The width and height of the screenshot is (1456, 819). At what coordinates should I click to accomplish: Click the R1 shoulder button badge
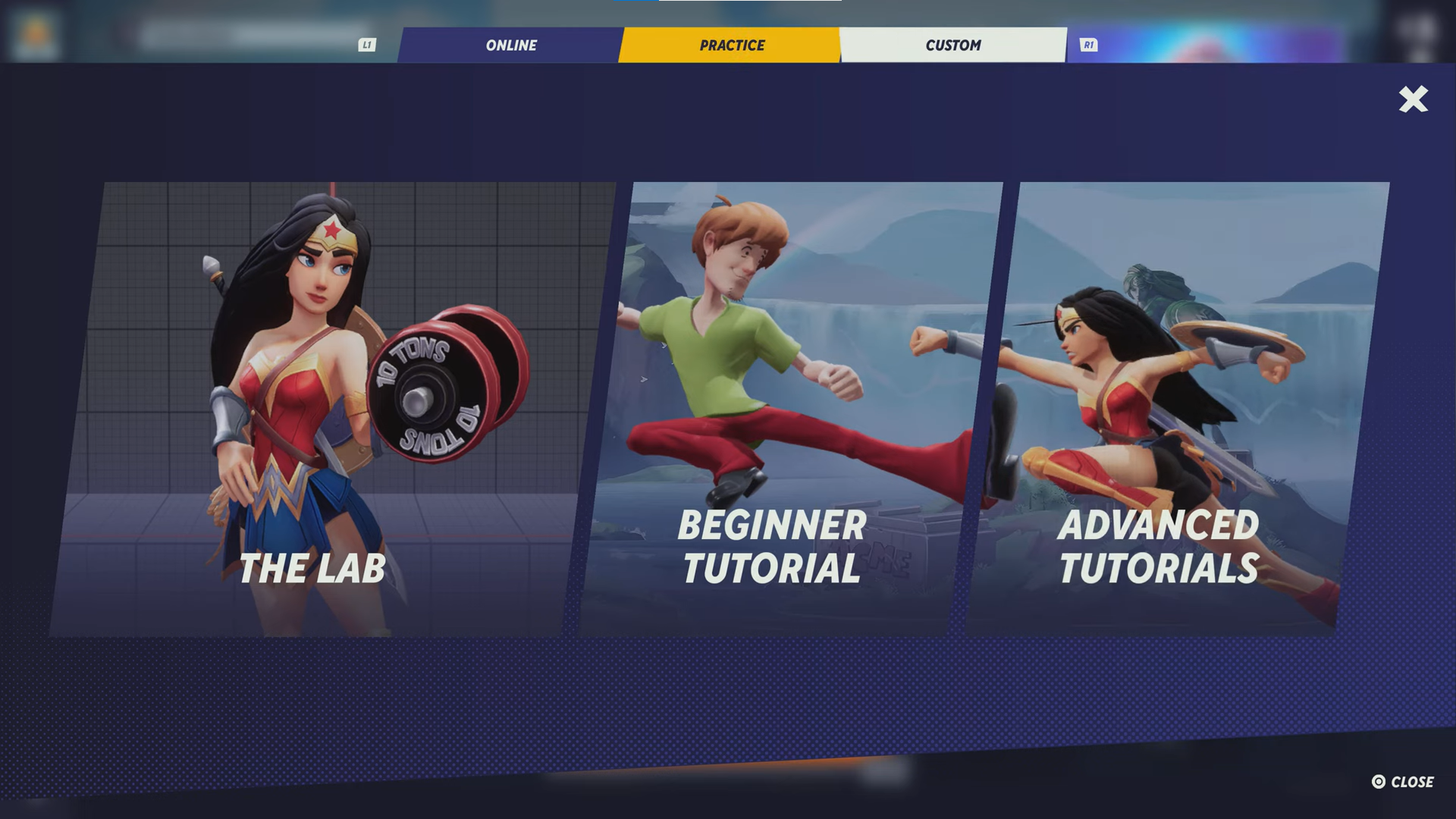1090,45
